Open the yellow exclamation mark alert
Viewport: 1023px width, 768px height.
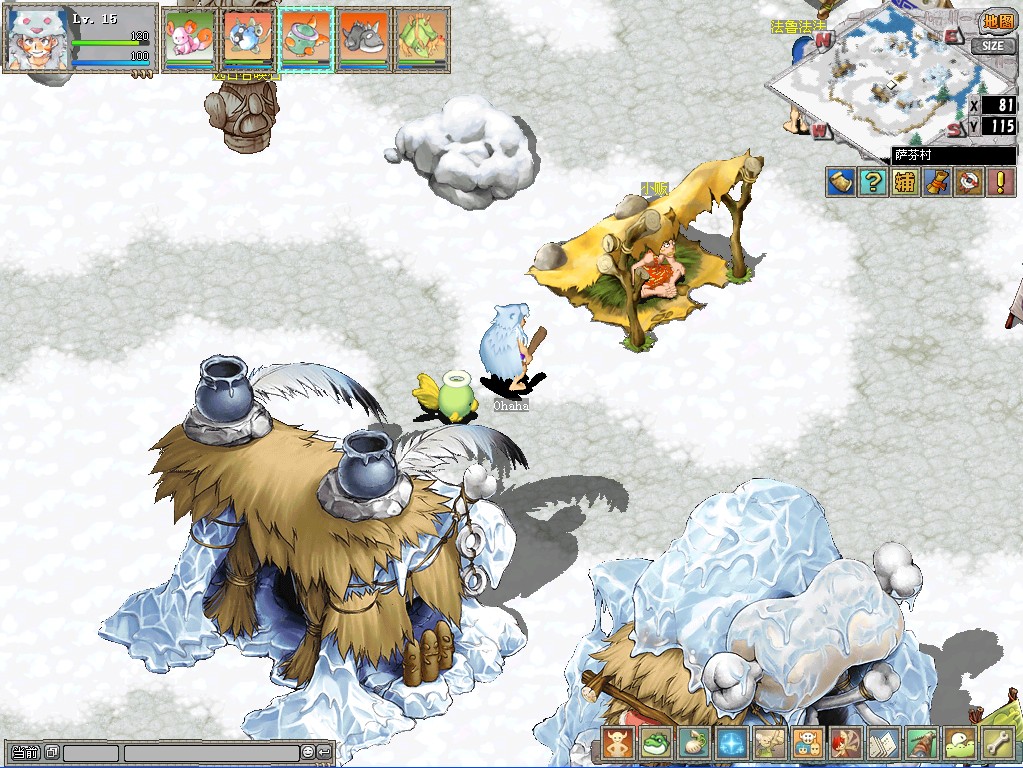(1000, 182)
